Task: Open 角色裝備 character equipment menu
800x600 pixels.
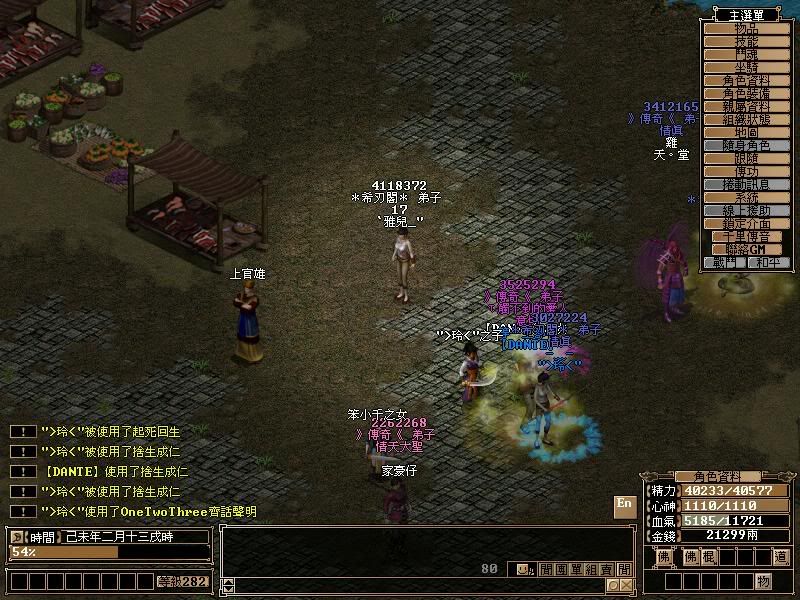Action: (746, 93)
